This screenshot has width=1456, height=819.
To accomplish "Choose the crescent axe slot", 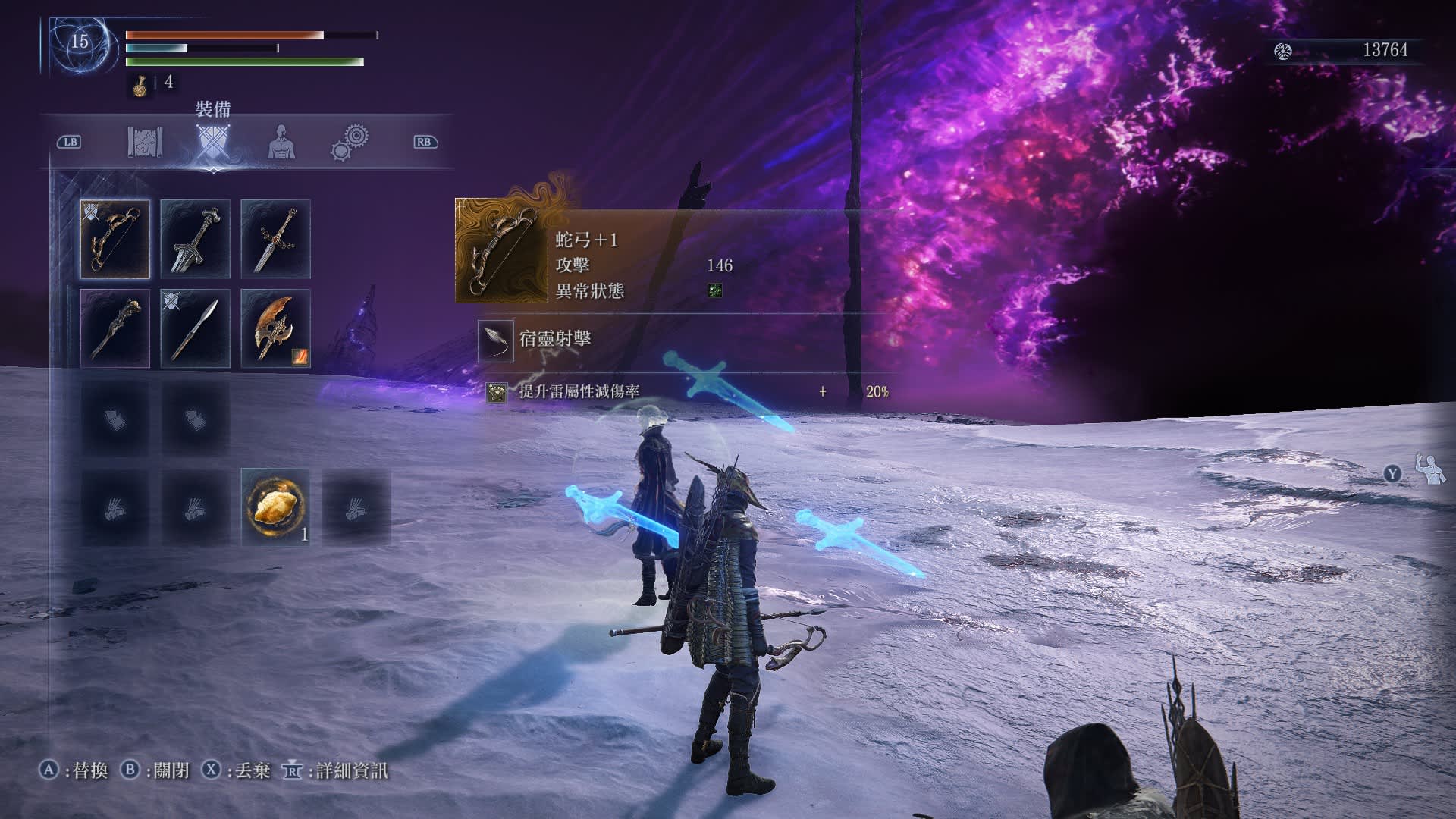I will [x=275, y=328].
